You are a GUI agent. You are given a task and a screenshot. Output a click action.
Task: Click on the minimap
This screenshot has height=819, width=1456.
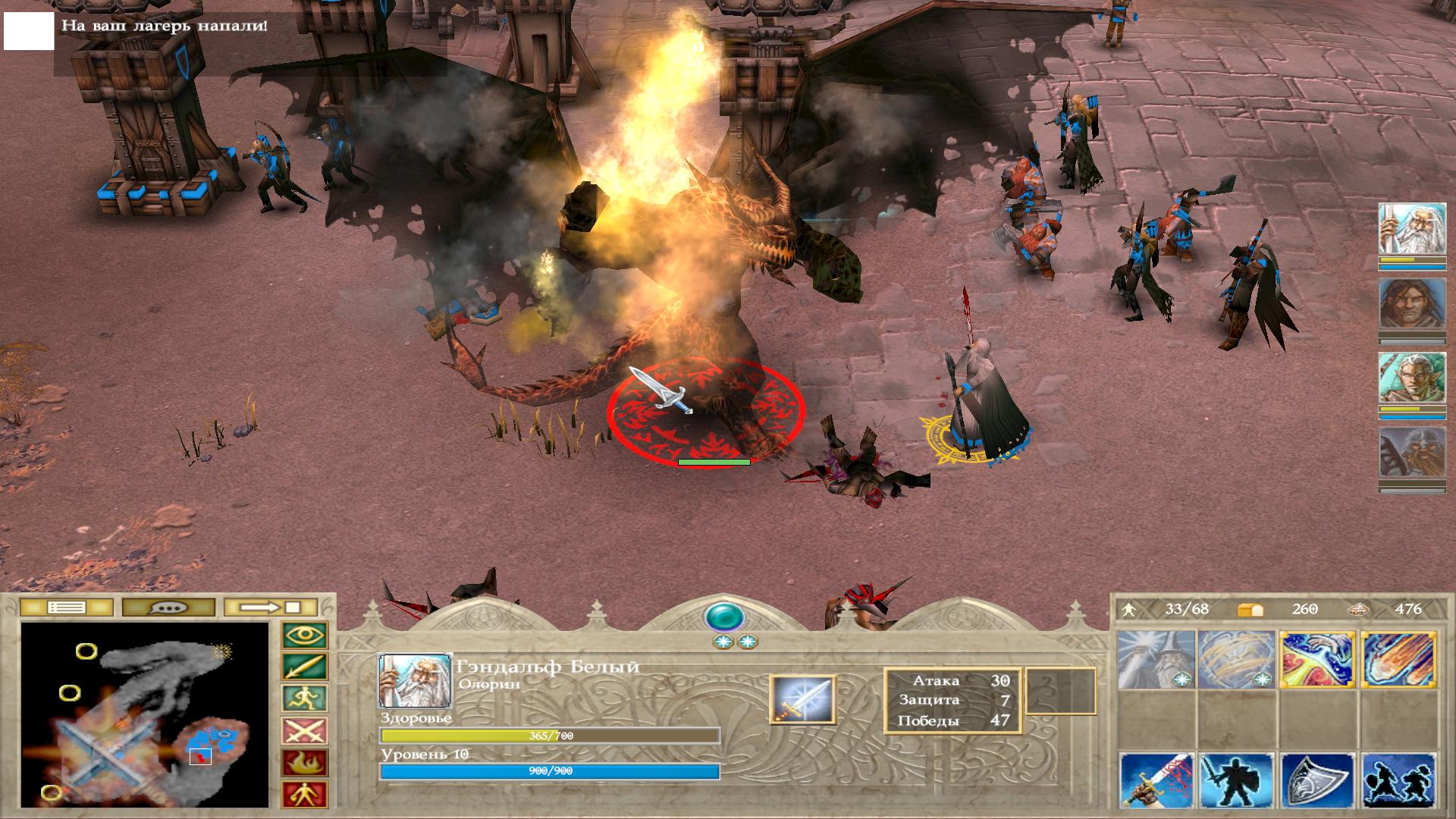tap(145, 714)
